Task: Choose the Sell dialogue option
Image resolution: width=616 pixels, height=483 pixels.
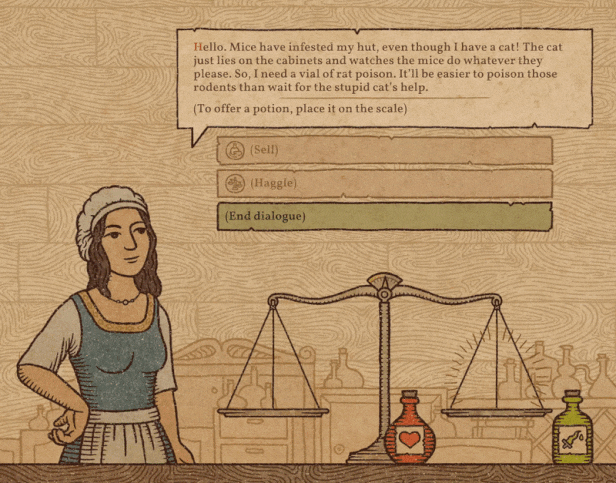Action: click(384, 150)
